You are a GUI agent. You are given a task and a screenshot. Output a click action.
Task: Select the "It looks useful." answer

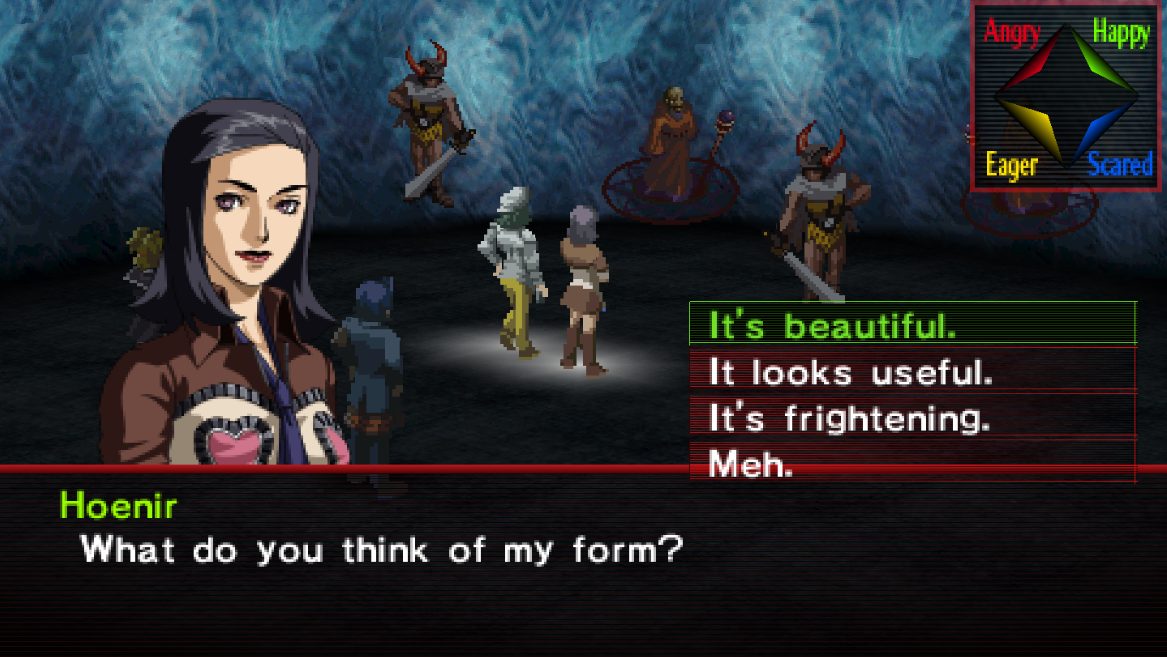(x=911, y=372)
